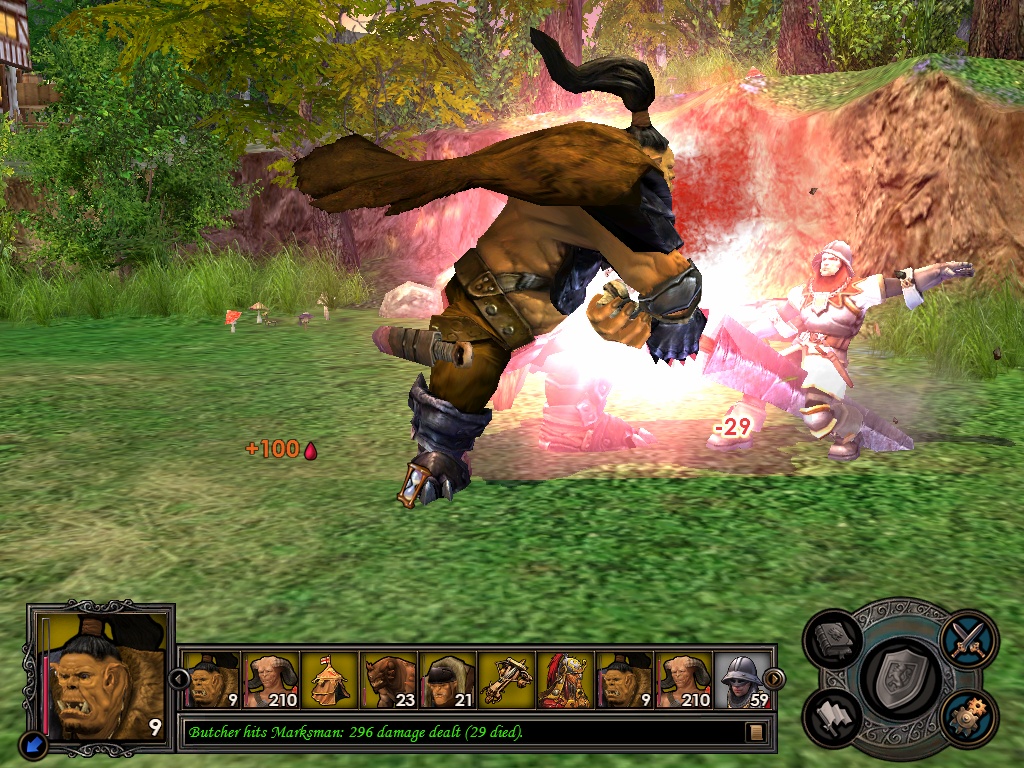Select the red-plumed hero portrait in turn queue
This screenshot has height=768, width=1024.
[x=565, y=680]
